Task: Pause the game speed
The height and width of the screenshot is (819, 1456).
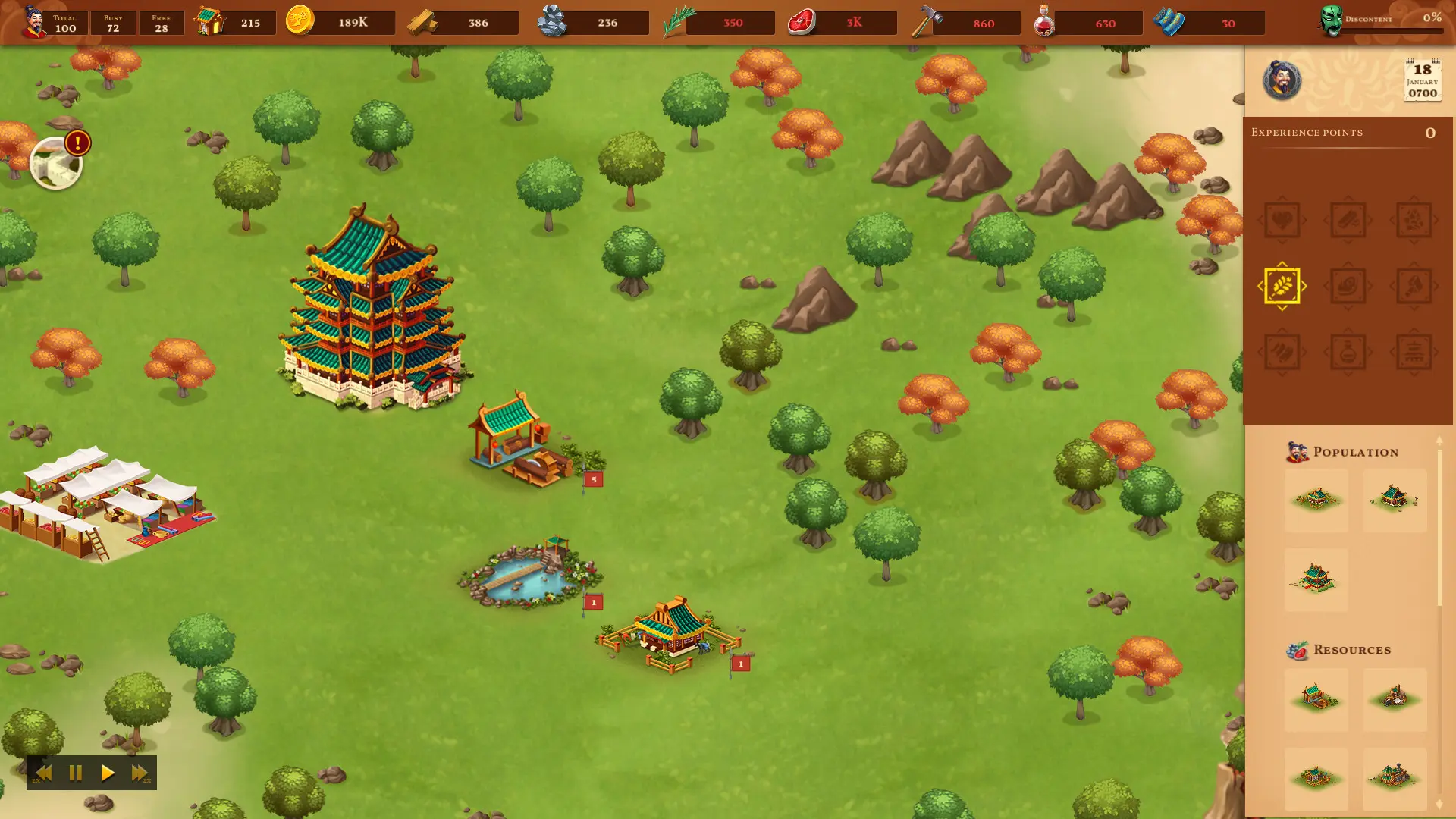Action: pos(75,773)
